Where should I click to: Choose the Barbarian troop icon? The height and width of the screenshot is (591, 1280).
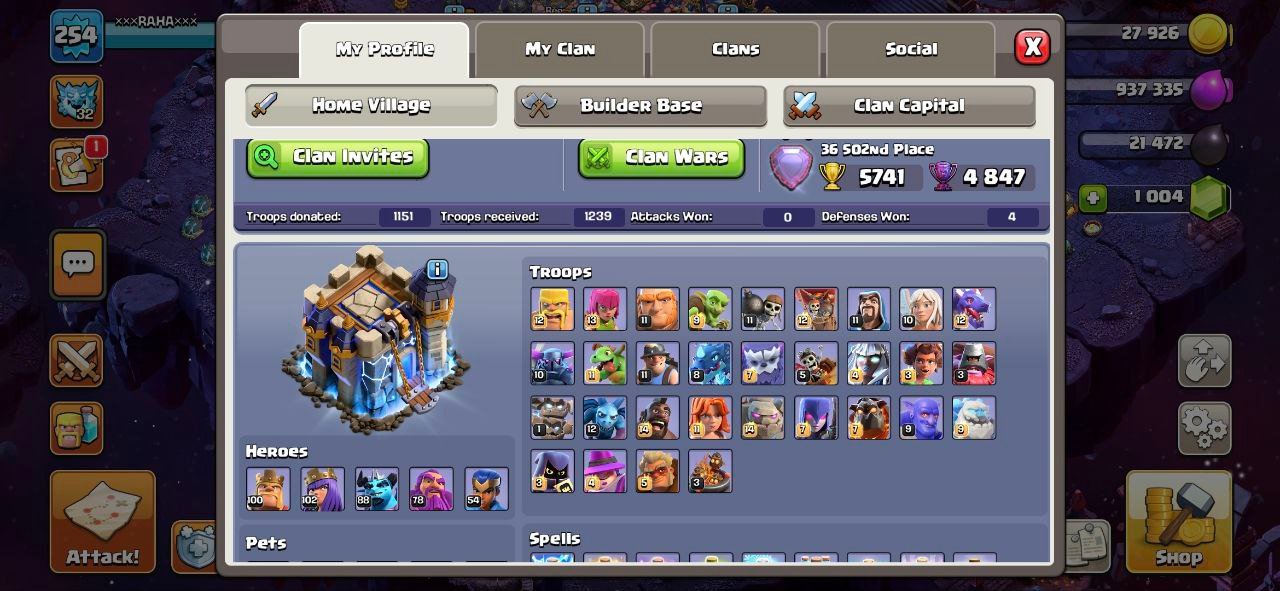pyautogui.click(x=552, y=309)
